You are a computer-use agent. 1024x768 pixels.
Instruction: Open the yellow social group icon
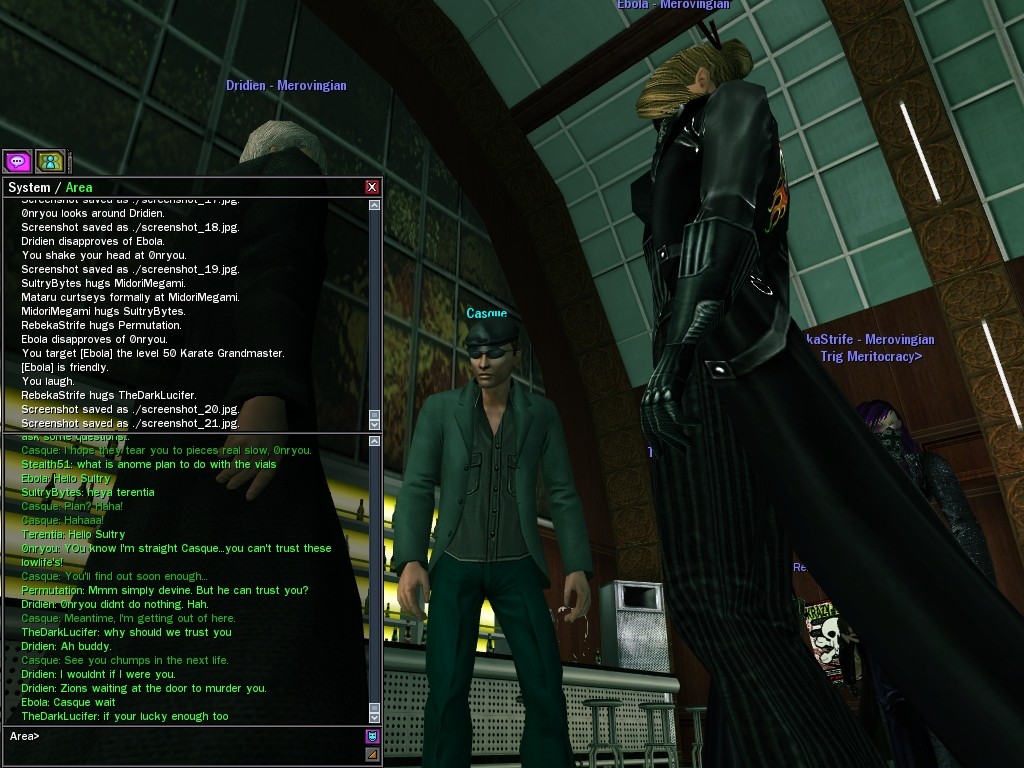coord(49,161)
